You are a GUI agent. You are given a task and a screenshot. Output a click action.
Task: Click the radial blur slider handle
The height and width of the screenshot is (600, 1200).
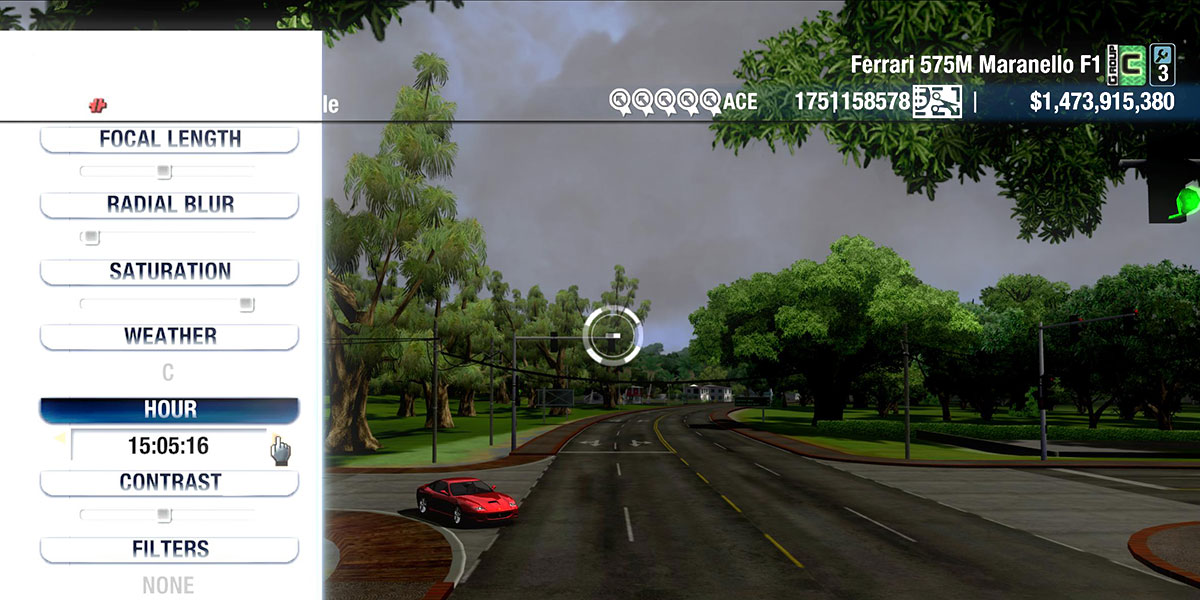pos(91,238)
